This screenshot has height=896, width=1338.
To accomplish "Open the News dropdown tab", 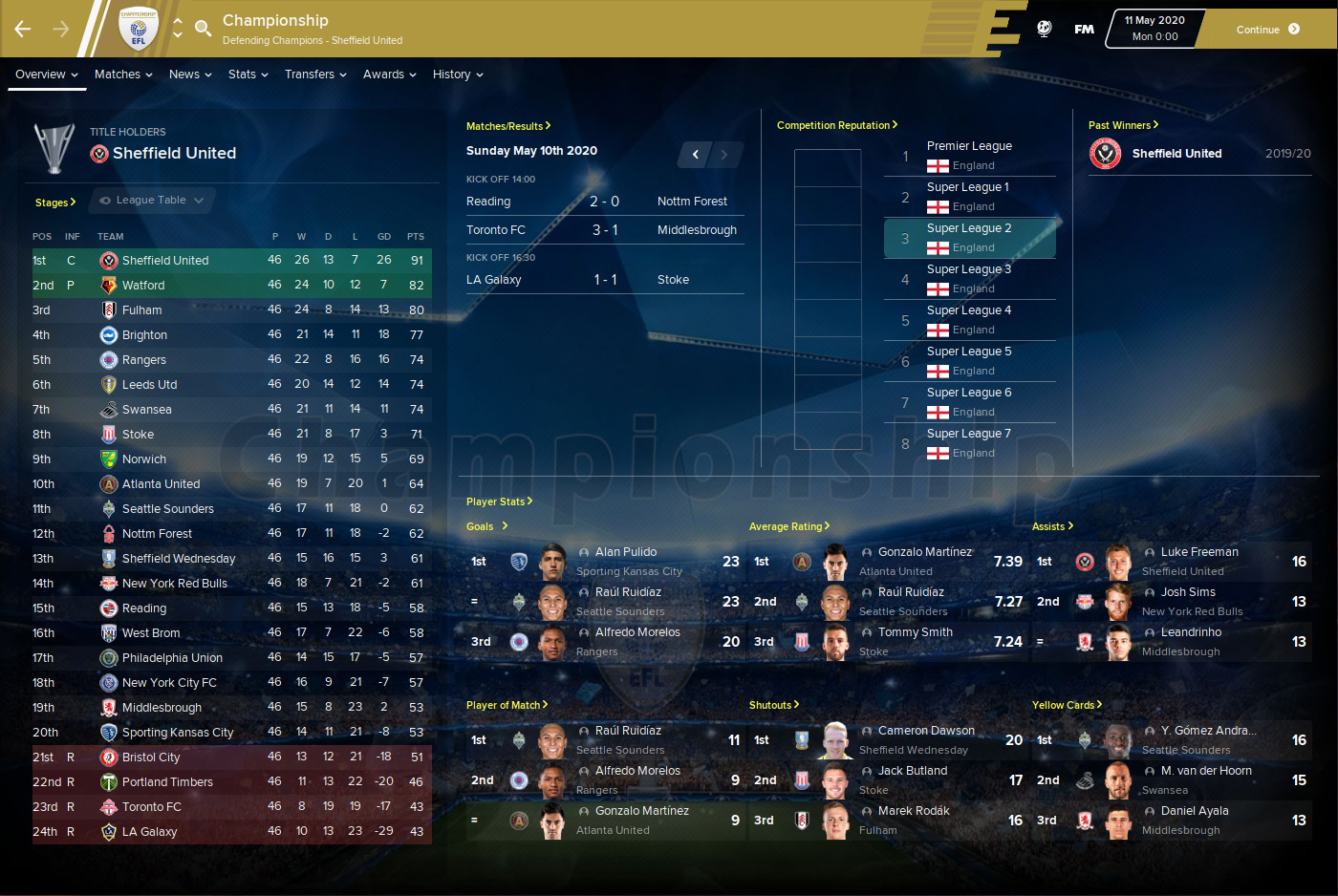I will 190,75.
